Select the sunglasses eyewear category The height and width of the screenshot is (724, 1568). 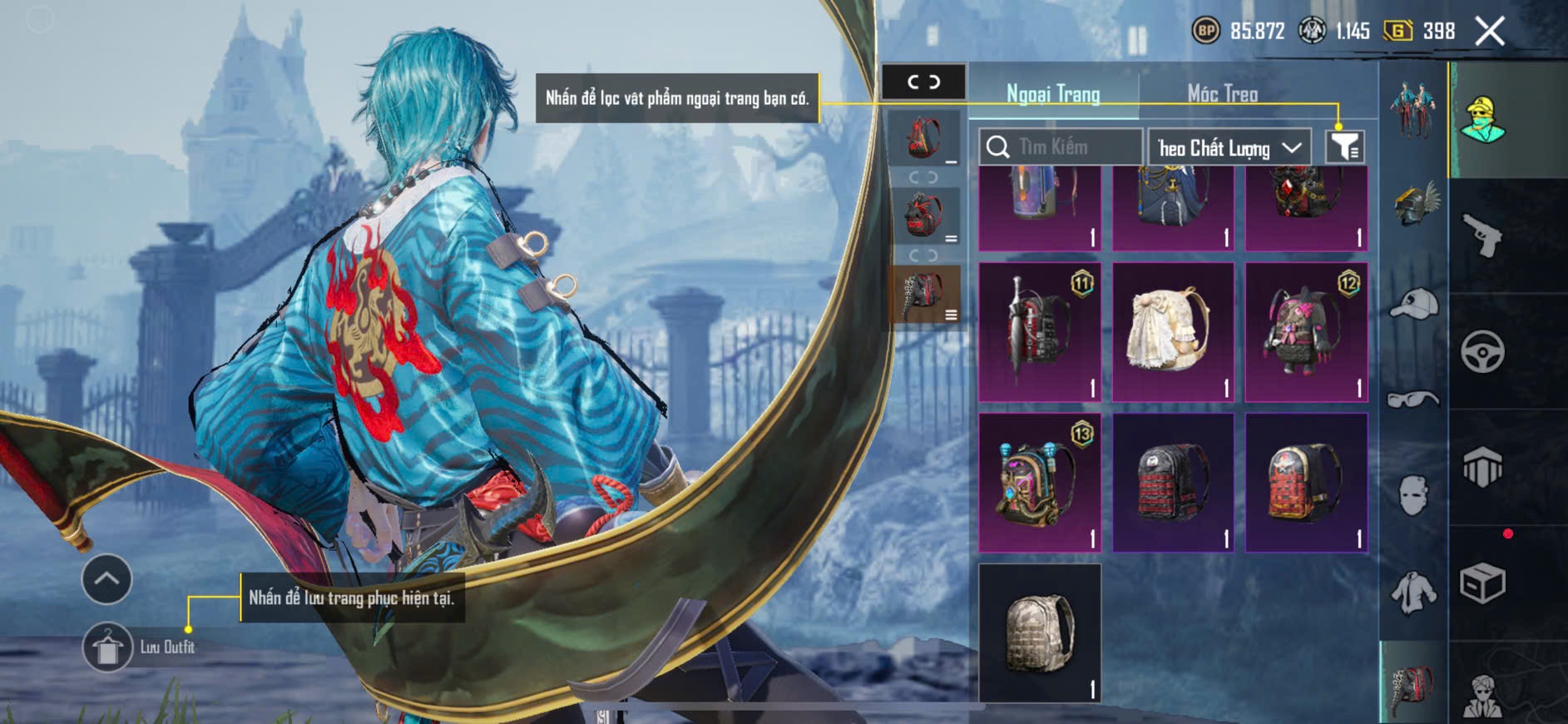pyautogui.click(x=1414, y=399)
